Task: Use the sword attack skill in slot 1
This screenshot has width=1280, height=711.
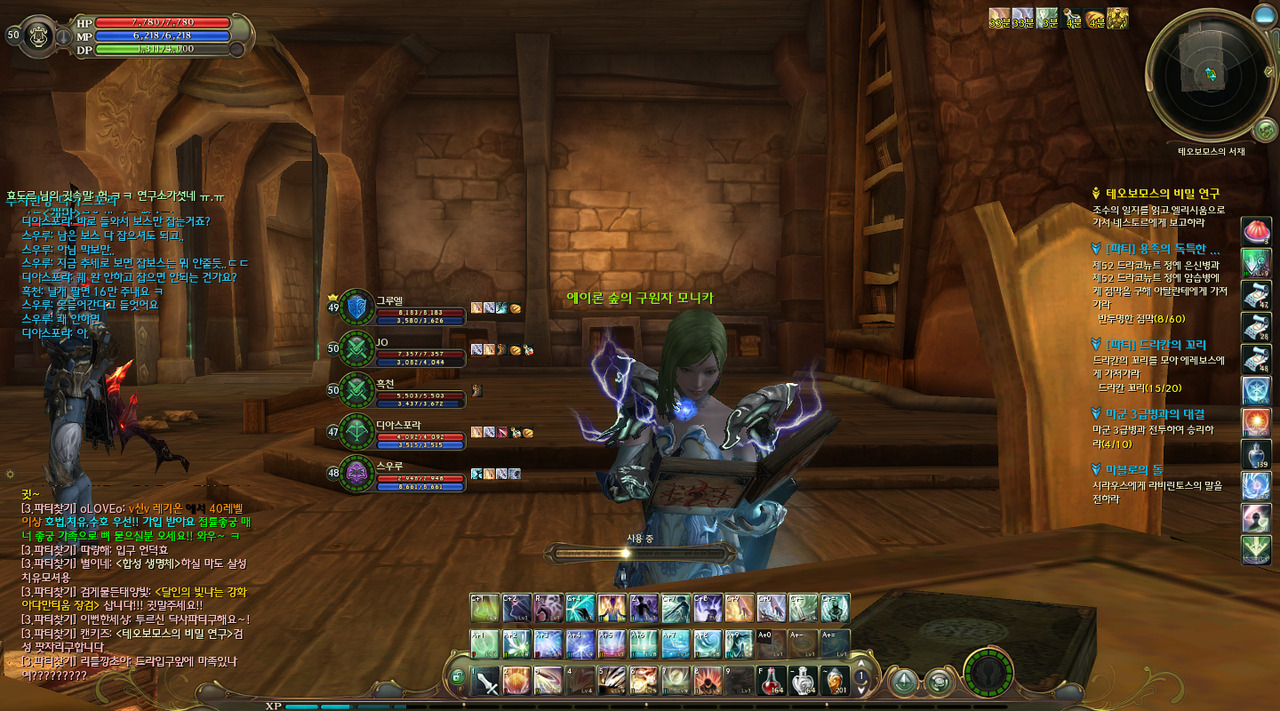Action: (486, 681)
